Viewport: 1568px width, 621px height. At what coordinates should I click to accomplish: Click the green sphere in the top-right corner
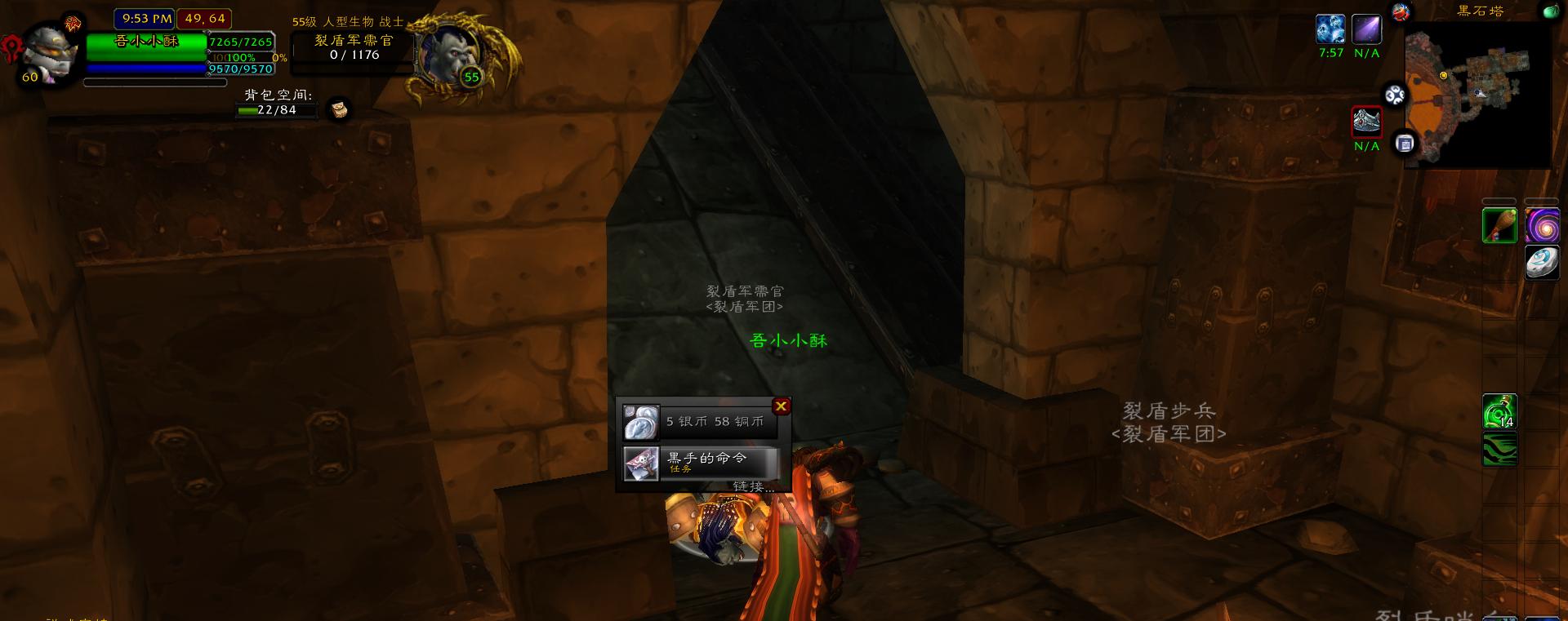(1552, 11)
